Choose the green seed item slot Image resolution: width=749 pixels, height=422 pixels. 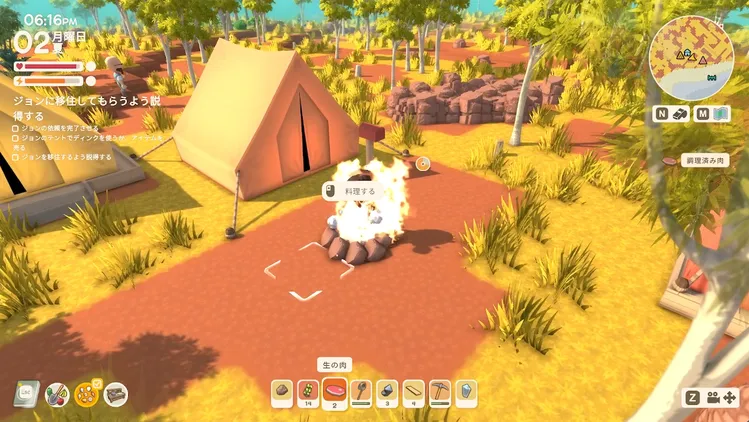click(x=307, y=391)
